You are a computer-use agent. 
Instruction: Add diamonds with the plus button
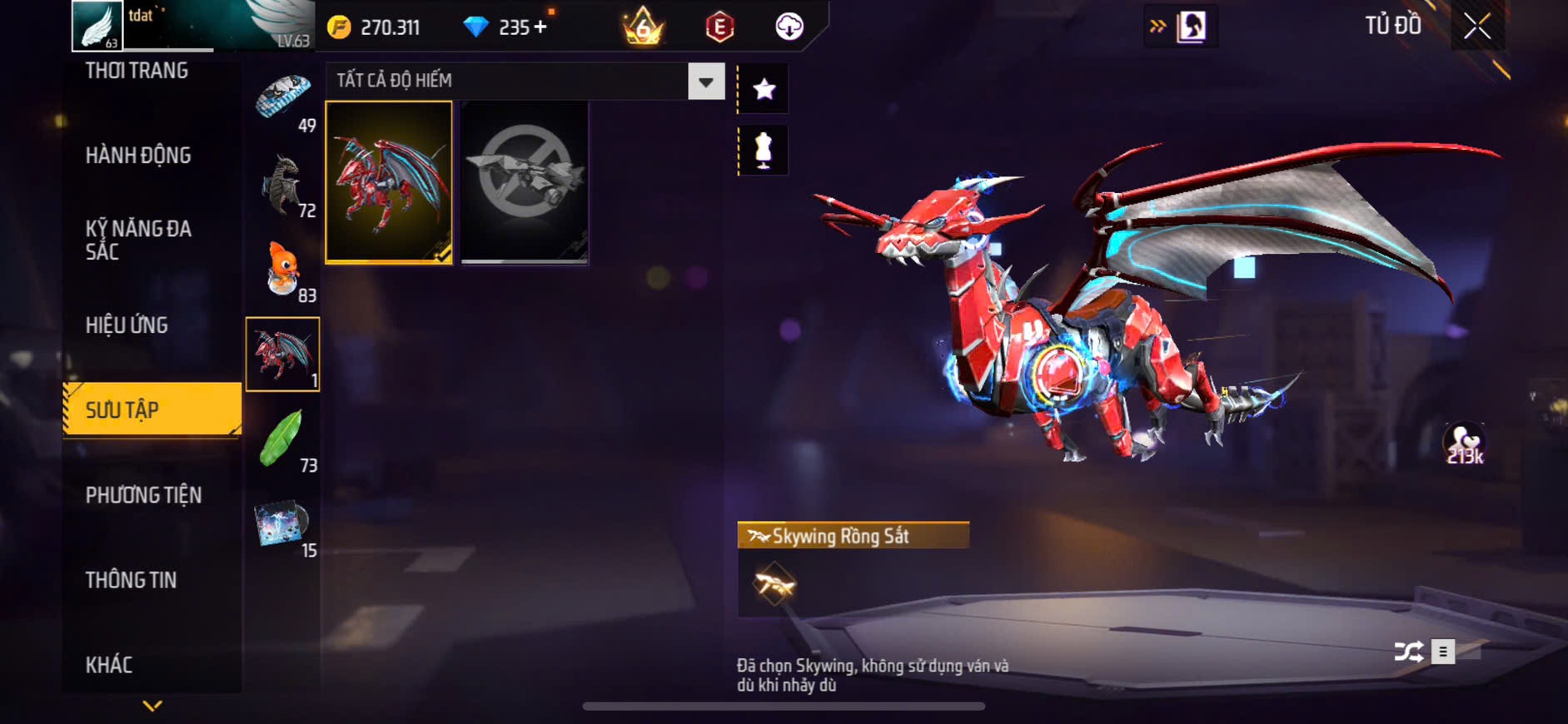[x=541, y=27]
